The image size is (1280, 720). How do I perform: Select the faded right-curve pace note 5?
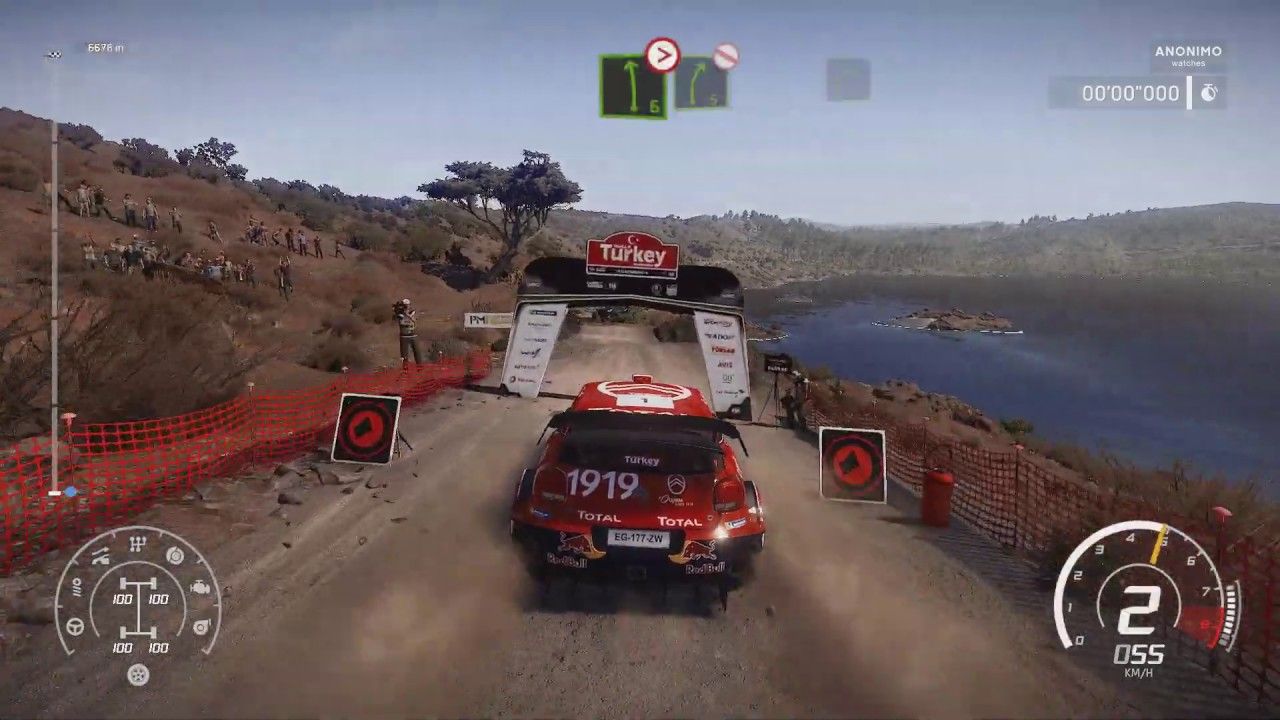pos(700,83)
